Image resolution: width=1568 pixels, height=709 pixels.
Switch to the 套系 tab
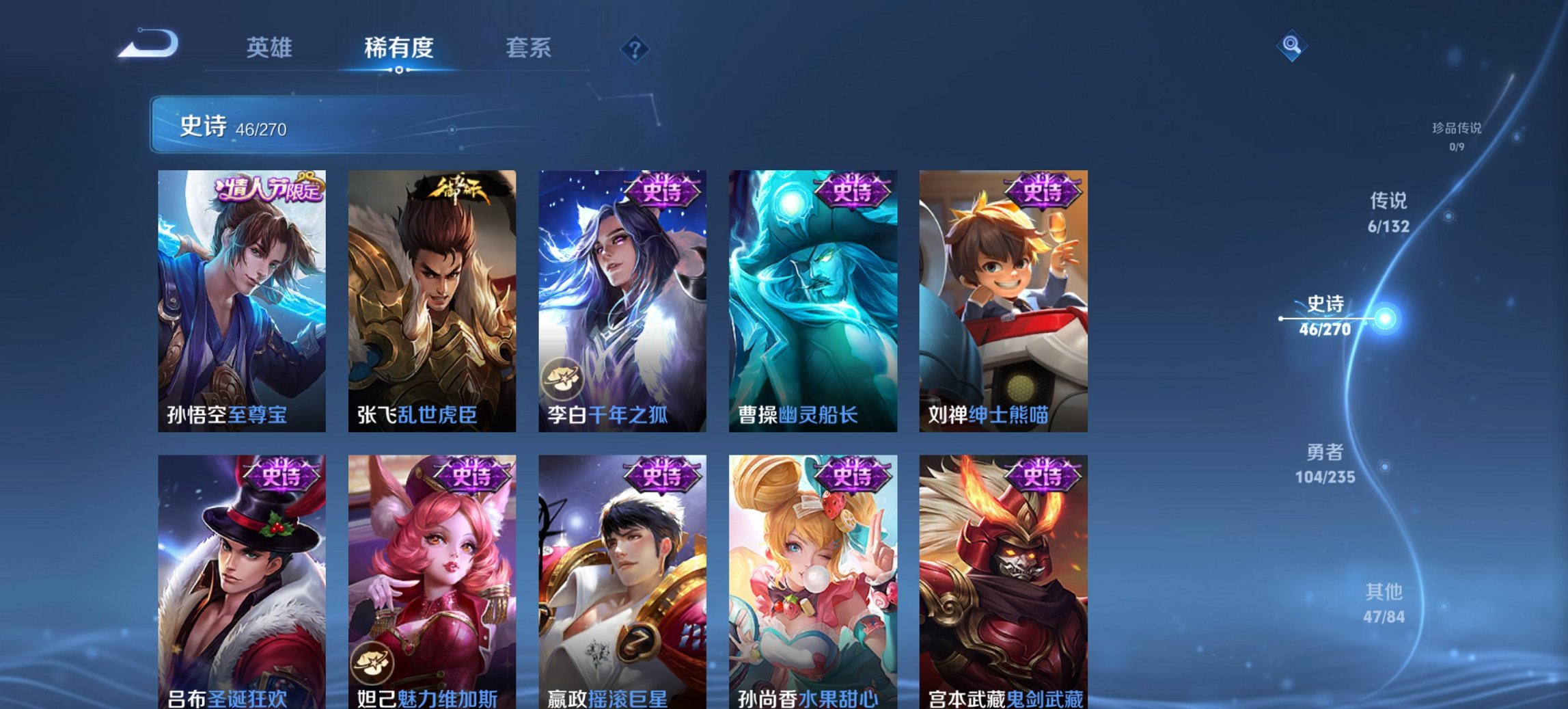[528, 48]
